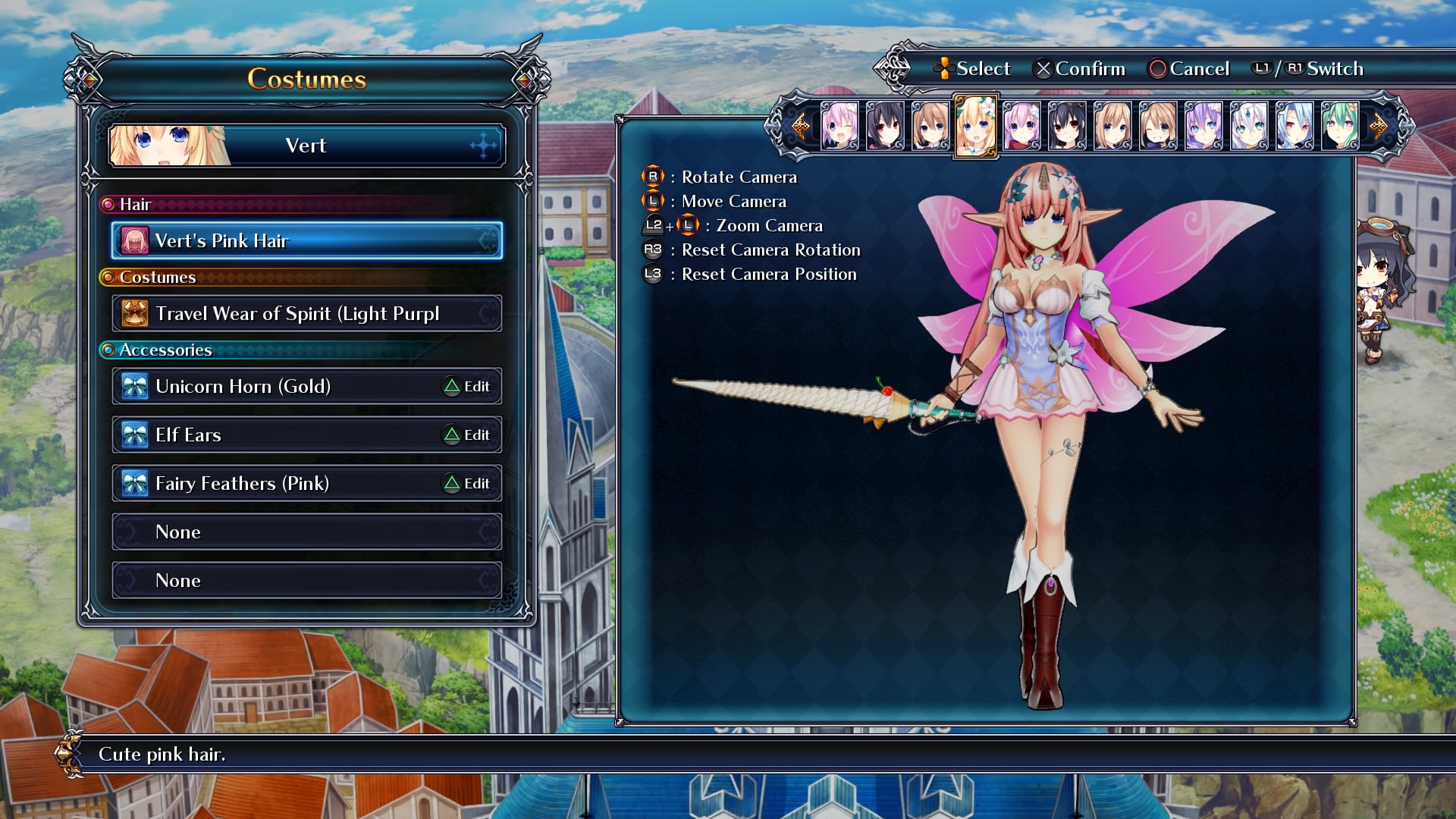The height and width of the screenshot is (819, 1456).
Task: Open the Travel Wear of Spirit costume slot
Action: [x=306, y=313]
